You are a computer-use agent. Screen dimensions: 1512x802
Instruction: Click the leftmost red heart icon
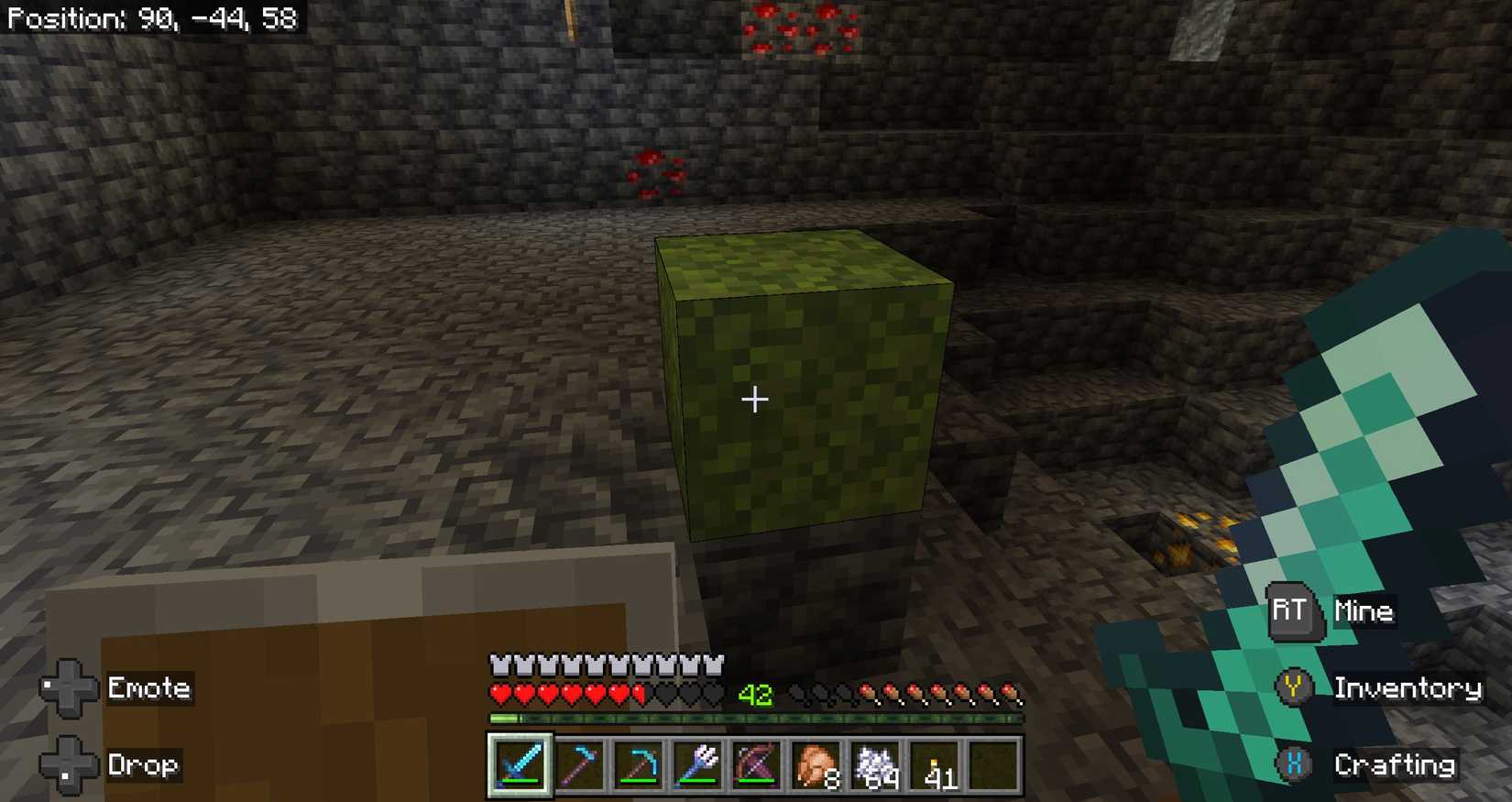pos(501,695)
